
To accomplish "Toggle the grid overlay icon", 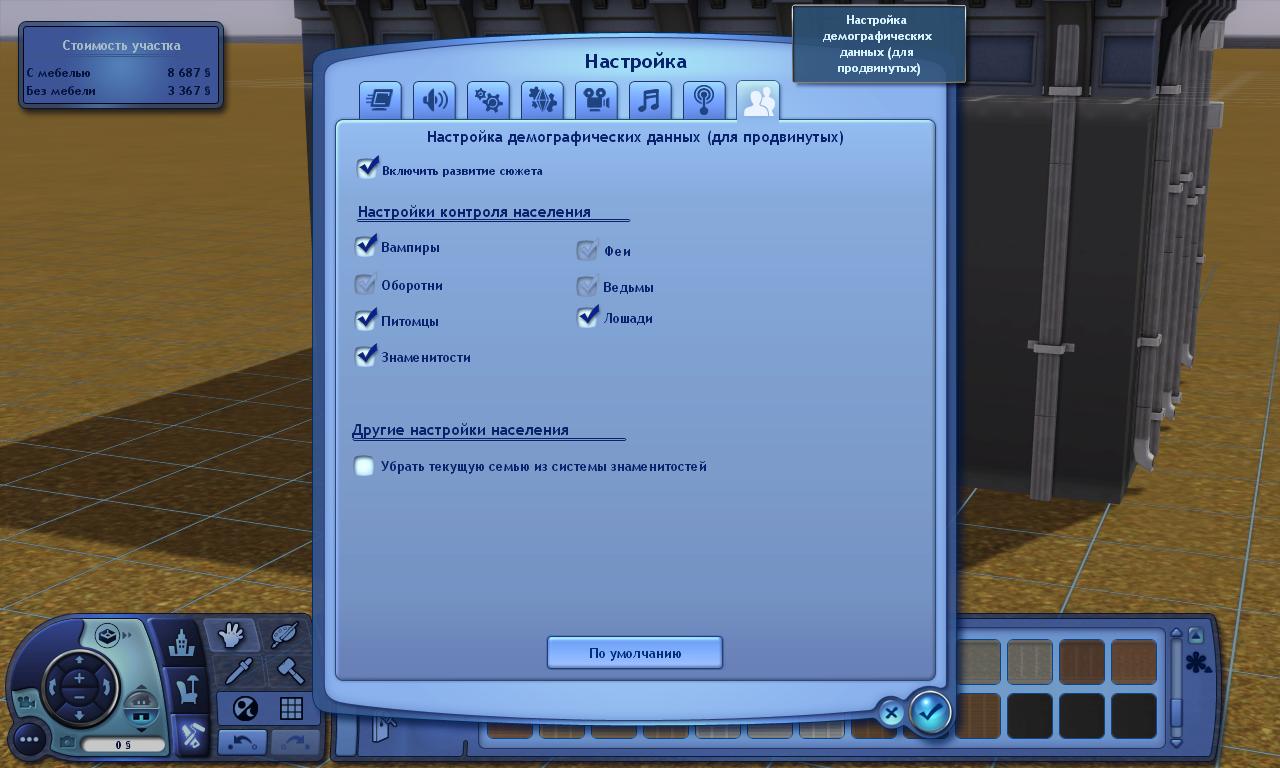I will [x=293, y=708].
